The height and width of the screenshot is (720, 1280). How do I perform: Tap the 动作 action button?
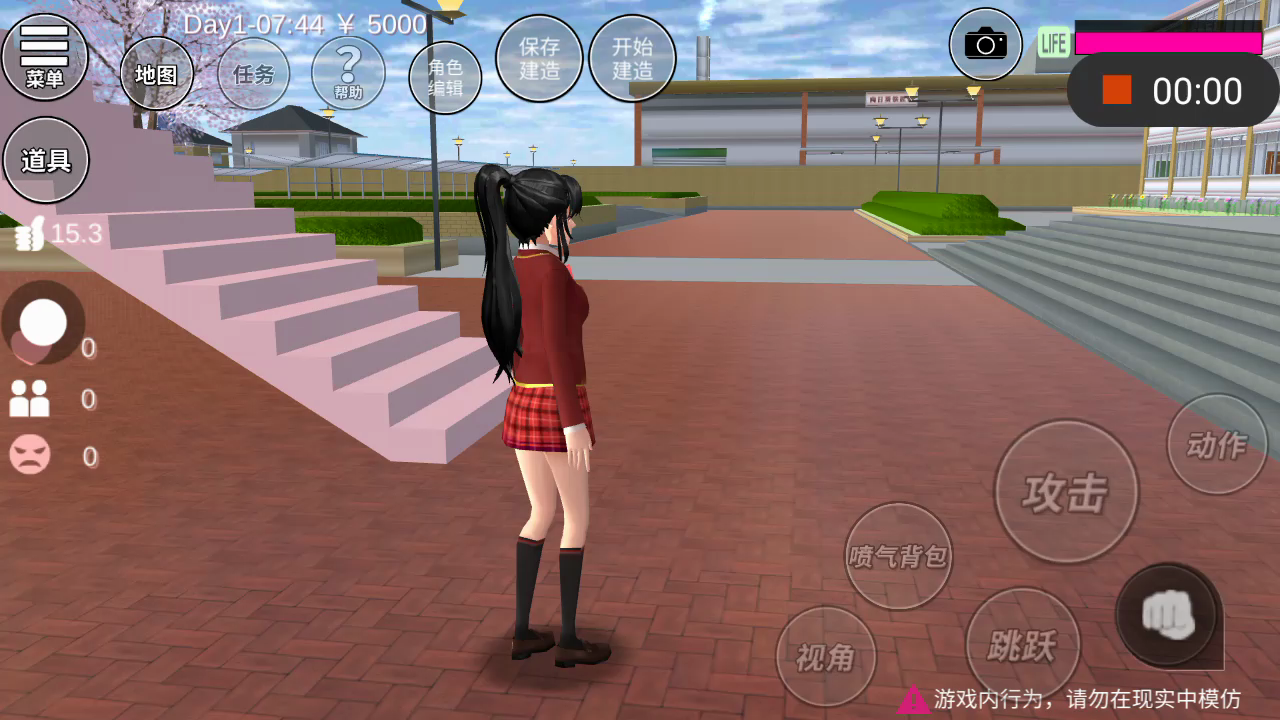[1217, 444]
